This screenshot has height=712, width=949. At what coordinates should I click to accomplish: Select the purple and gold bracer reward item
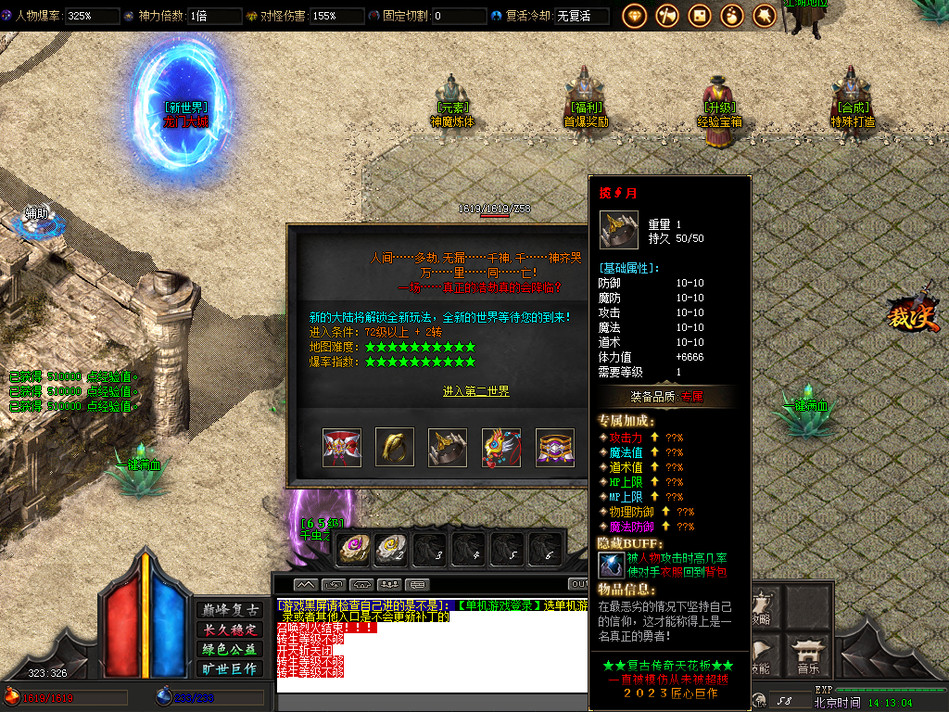[555, 447]
